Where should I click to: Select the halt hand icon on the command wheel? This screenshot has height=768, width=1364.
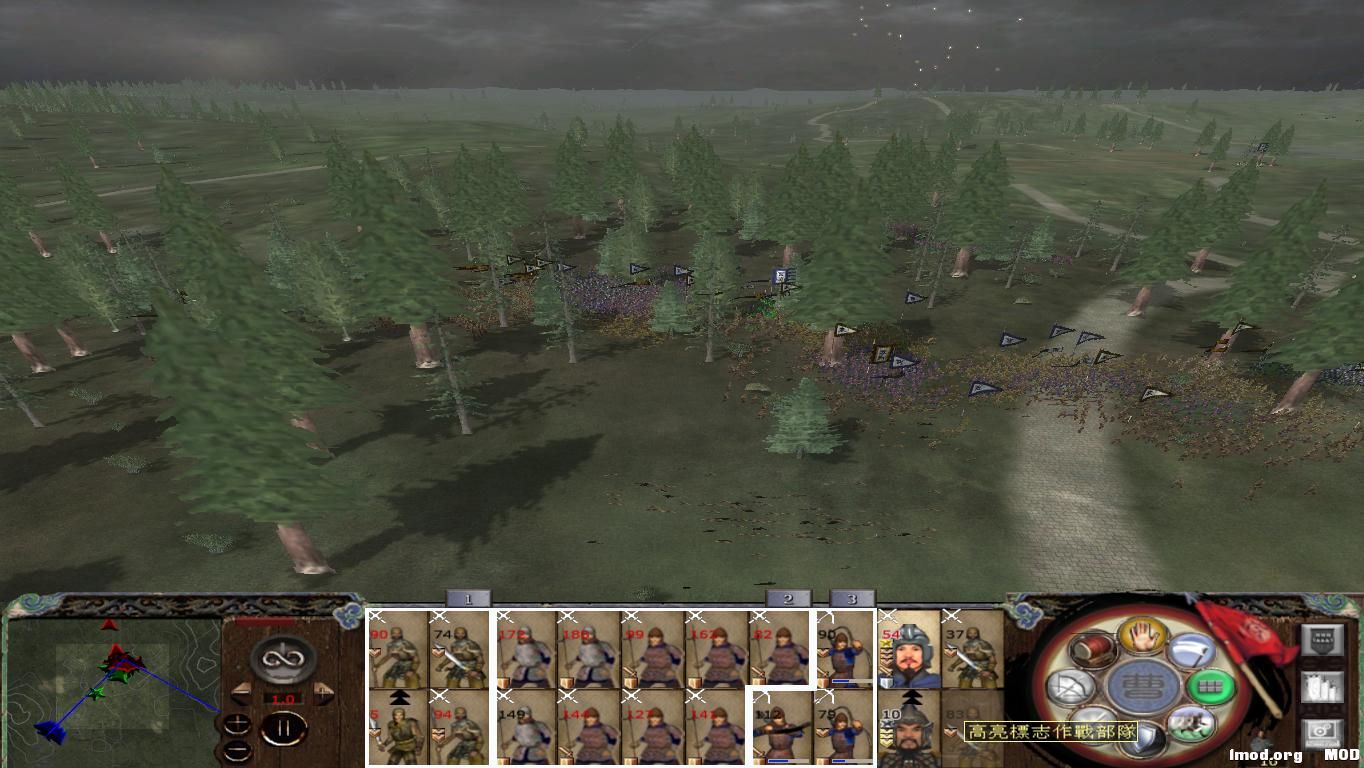[x=1143, y=639]
